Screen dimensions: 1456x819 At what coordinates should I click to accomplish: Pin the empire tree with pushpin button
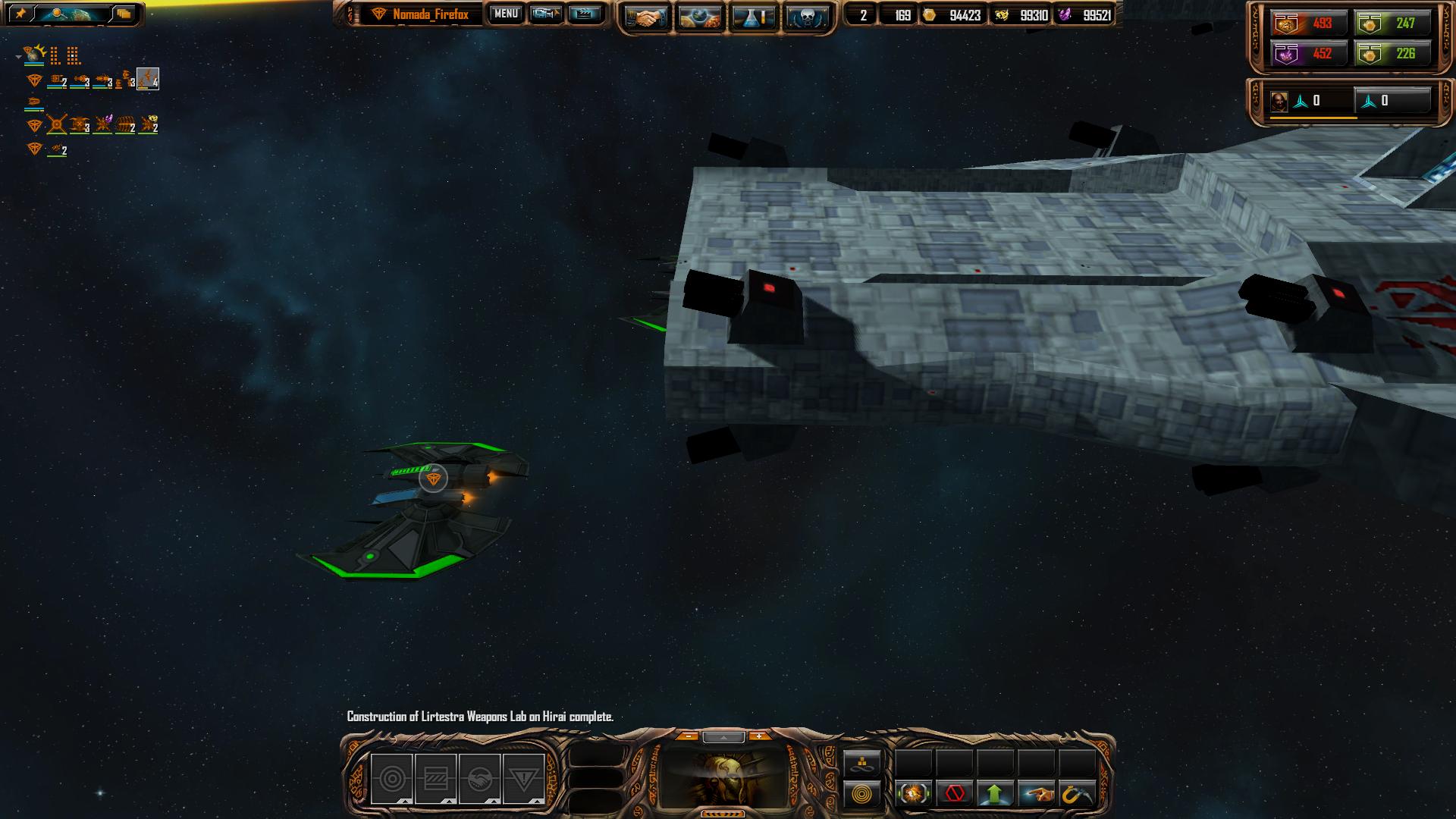click(x=20, y=14)
